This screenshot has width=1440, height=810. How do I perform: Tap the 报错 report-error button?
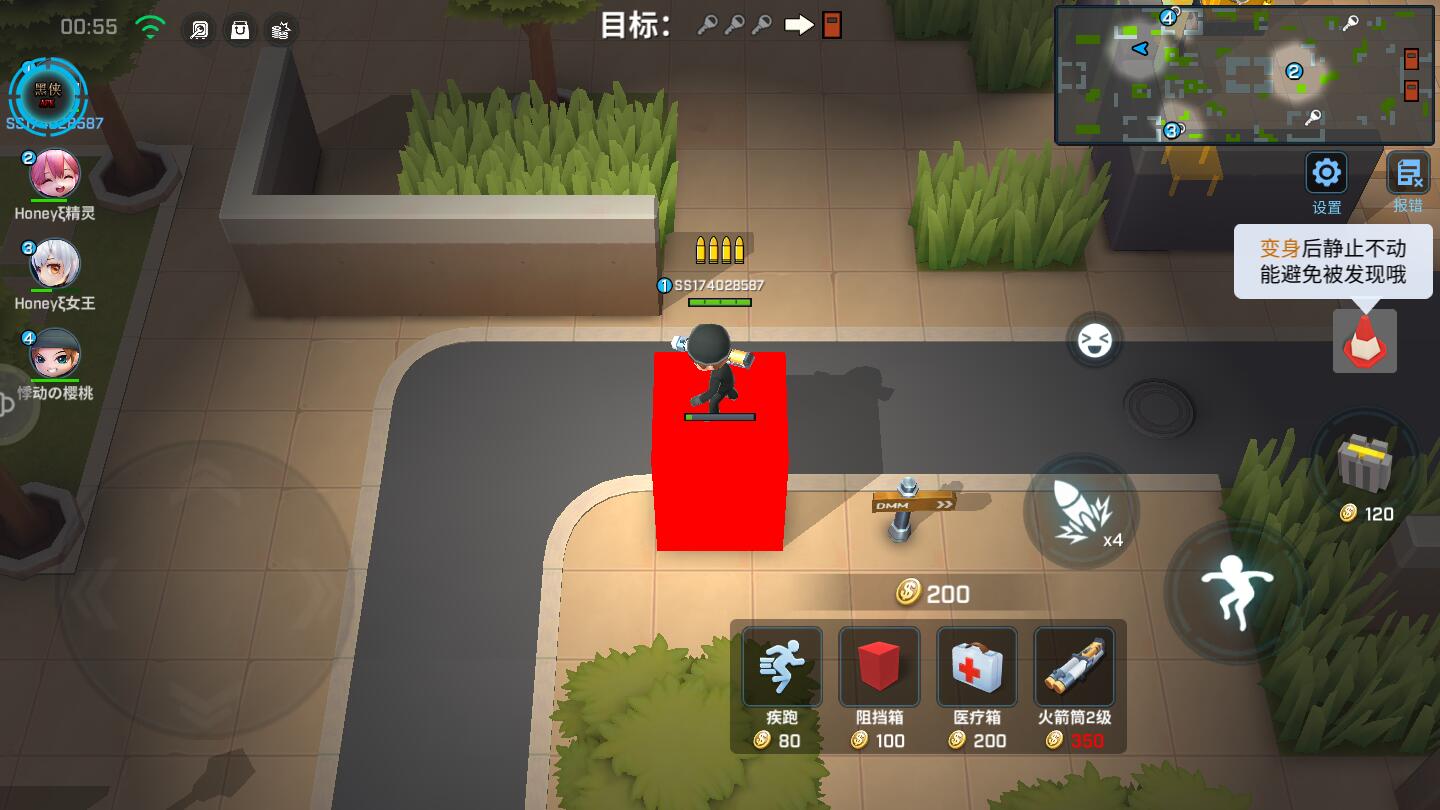[1408, 174]
